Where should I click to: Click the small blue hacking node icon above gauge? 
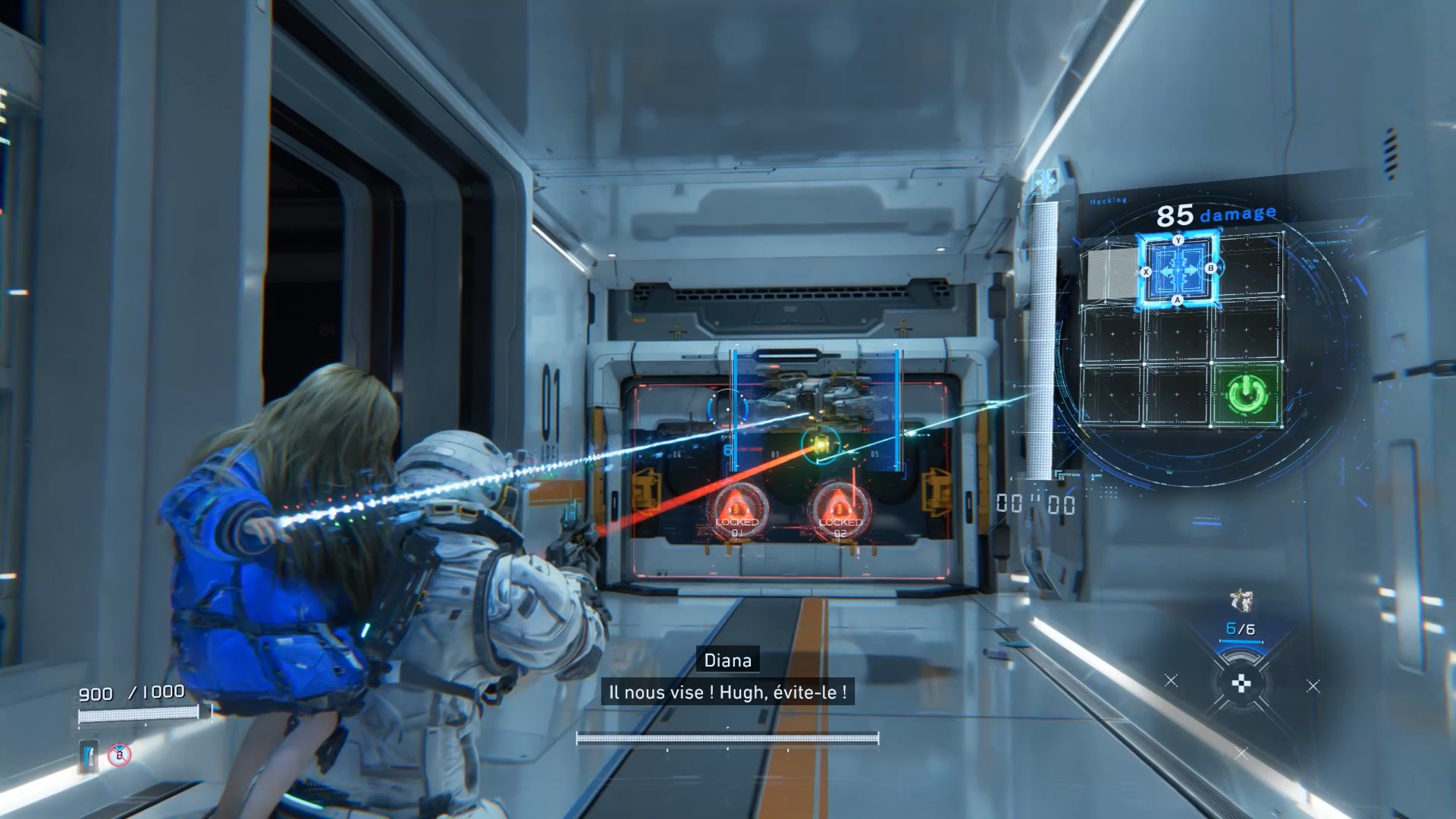click(x=1045, y=182)
